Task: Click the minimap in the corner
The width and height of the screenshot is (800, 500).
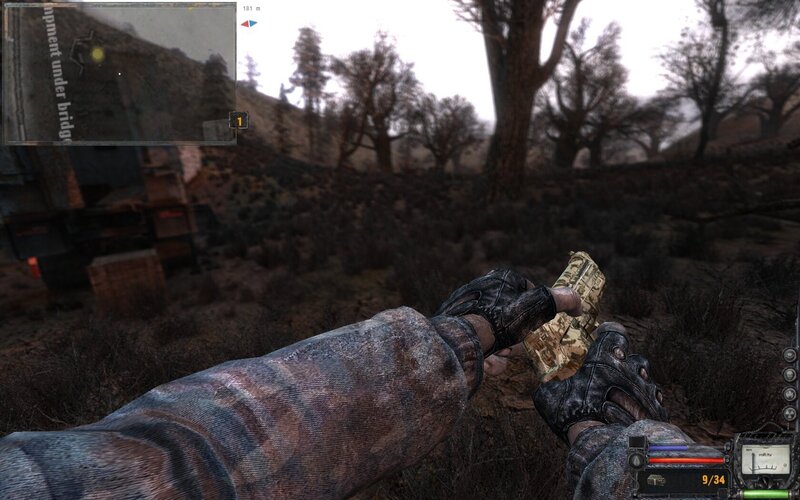Action: 118,72
